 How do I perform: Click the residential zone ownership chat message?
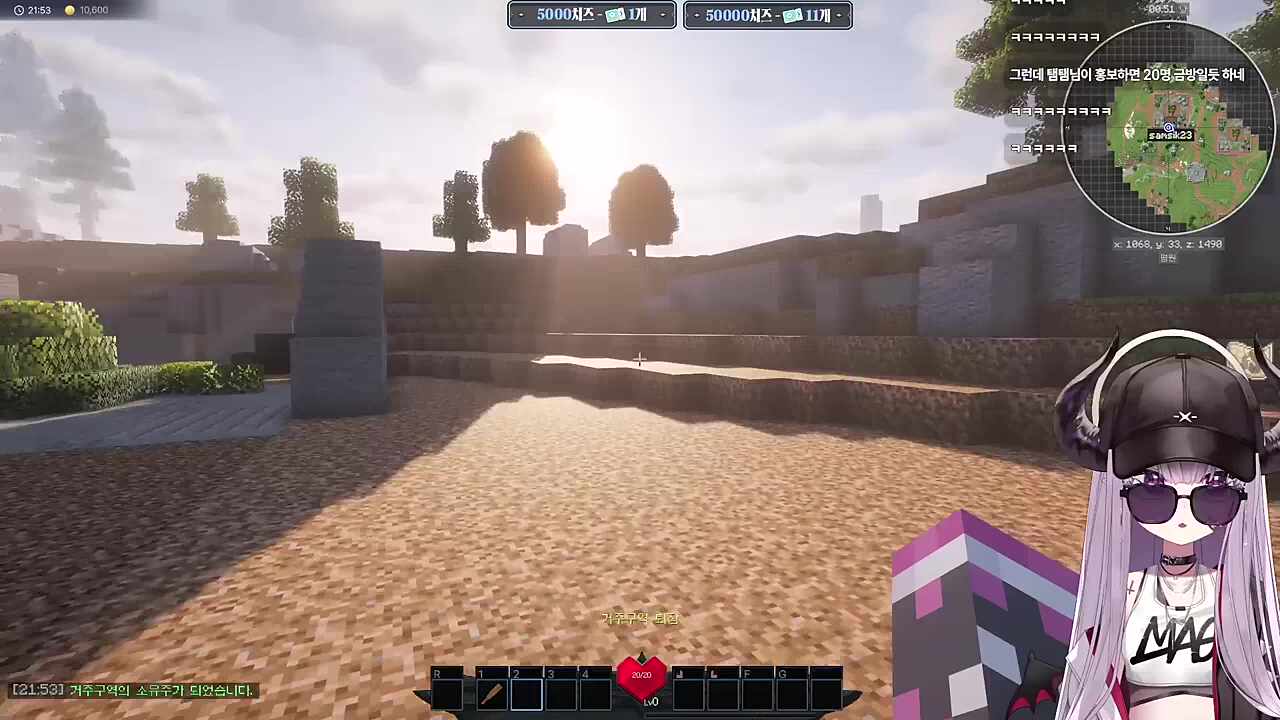click(134, 690)
